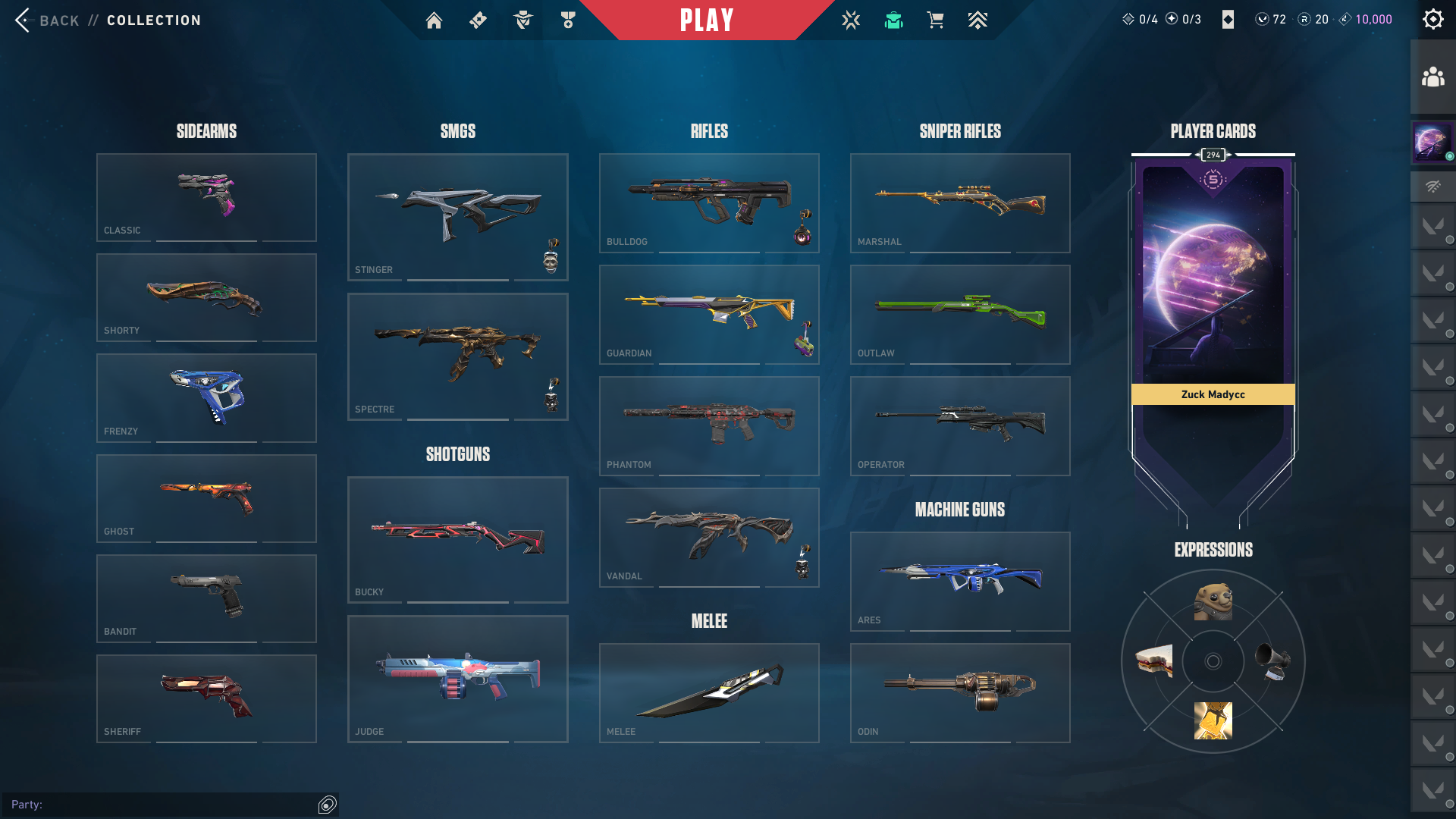
Task: Choose the Stinger SMG slot
Action: 457,217
